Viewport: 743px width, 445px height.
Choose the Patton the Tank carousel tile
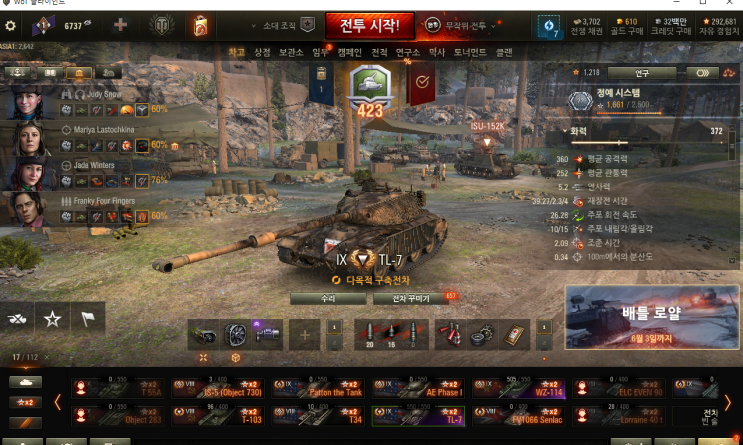tap(318, 387)
